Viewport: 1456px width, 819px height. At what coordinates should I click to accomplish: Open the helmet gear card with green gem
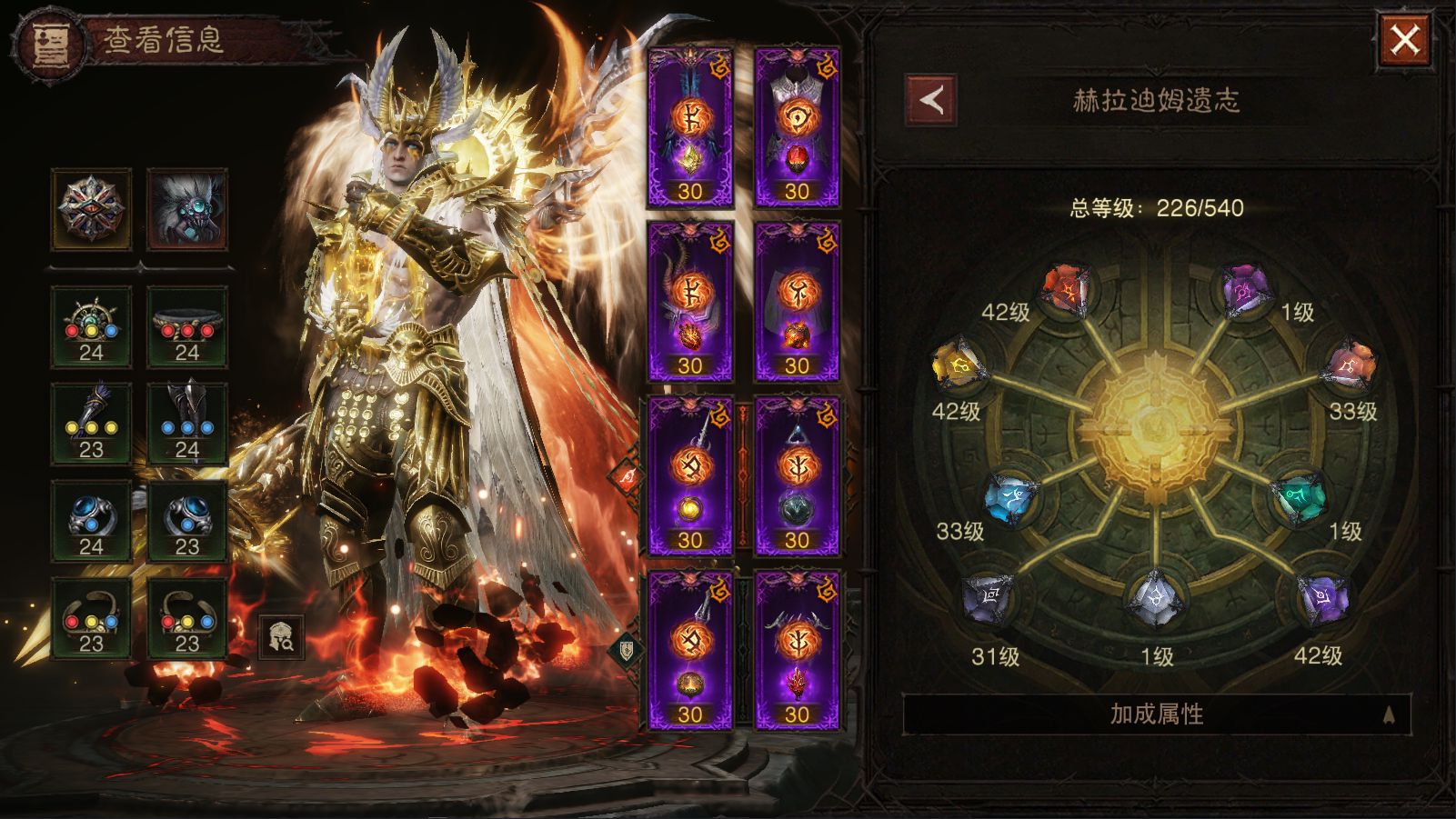pyautogui.click(x=690, y=126)
